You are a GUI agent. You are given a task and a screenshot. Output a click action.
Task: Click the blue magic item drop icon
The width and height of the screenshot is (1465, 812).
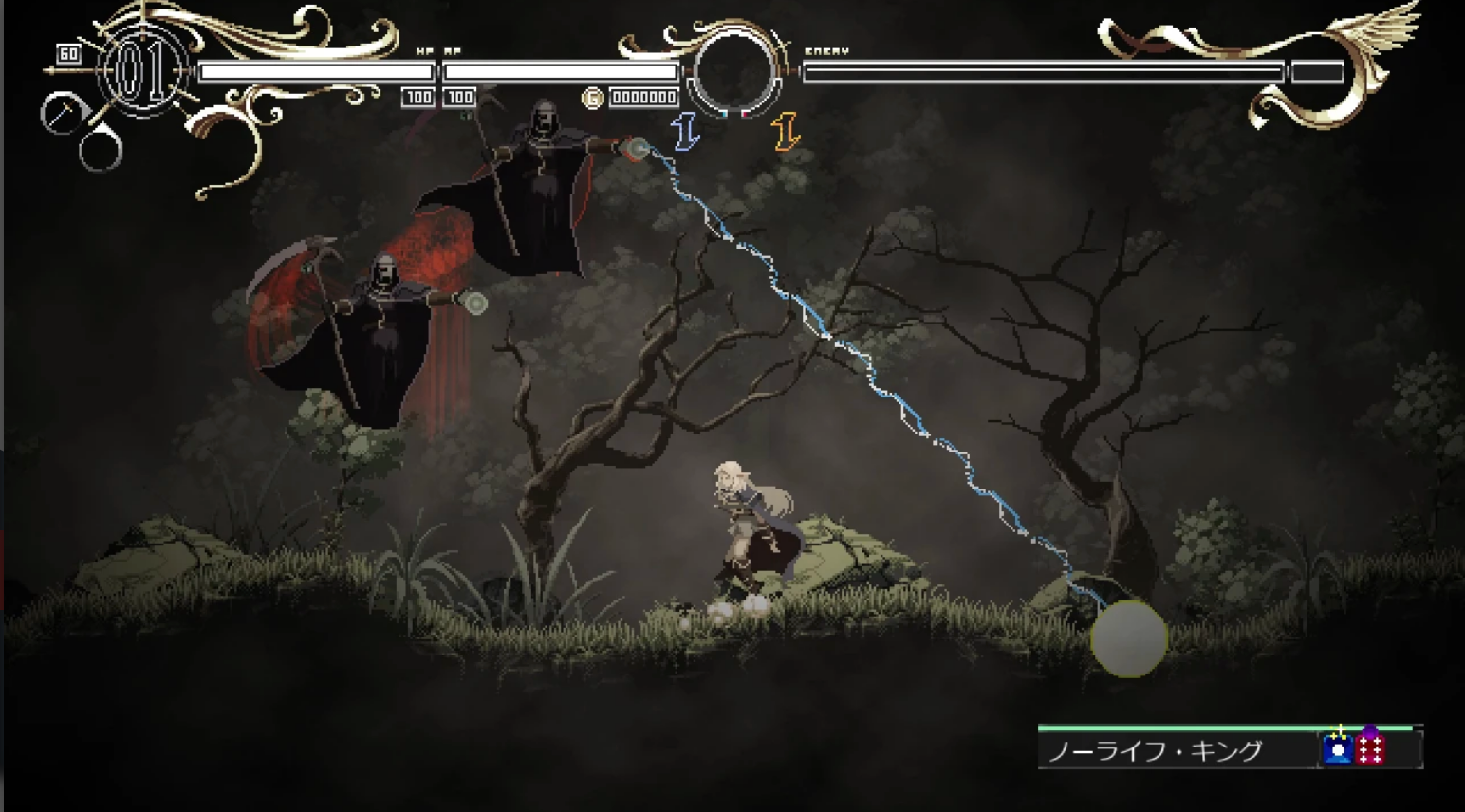pyautogui.click(x=1339, y=750)
